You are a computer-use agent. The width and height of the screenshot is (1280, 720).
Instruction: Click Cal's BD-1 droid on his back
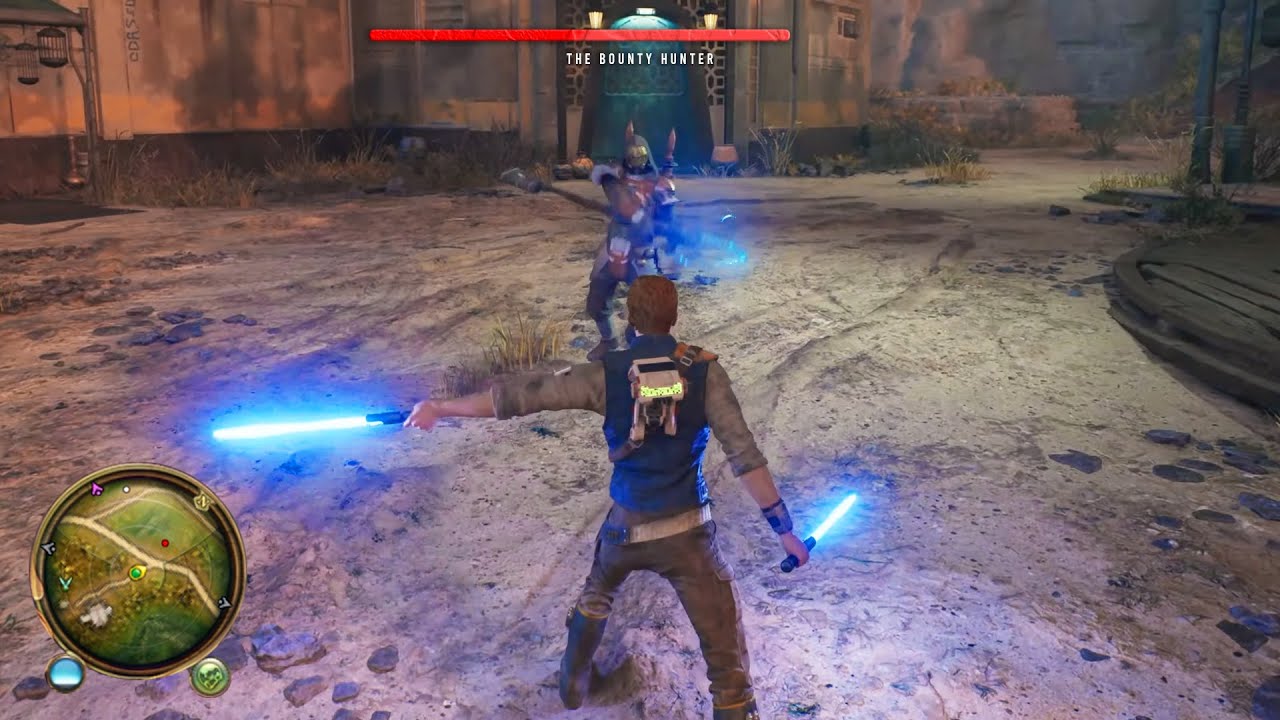[x=660, y=395]
